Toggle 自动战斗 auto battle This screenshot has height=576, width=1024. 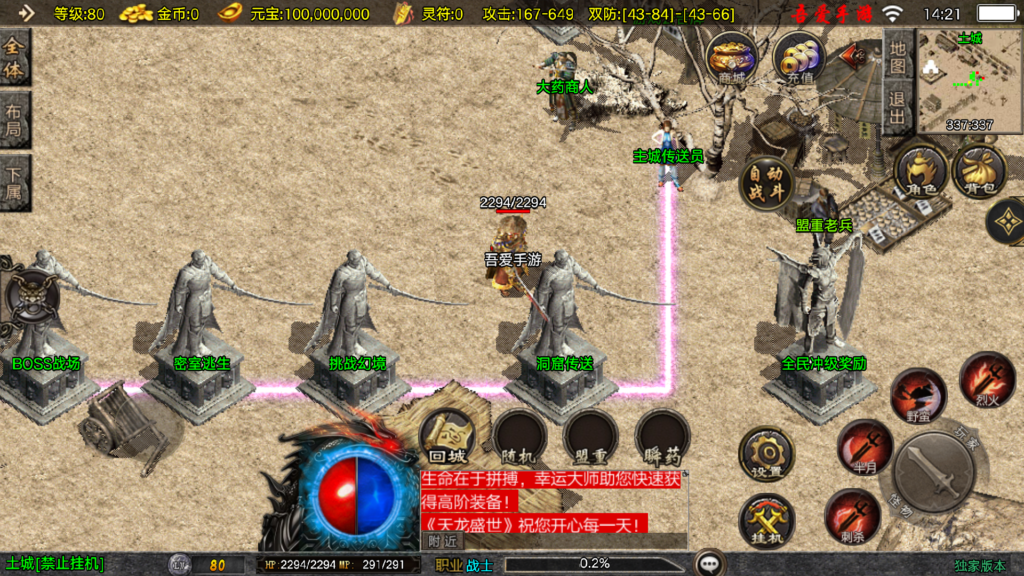pos(766,182)
